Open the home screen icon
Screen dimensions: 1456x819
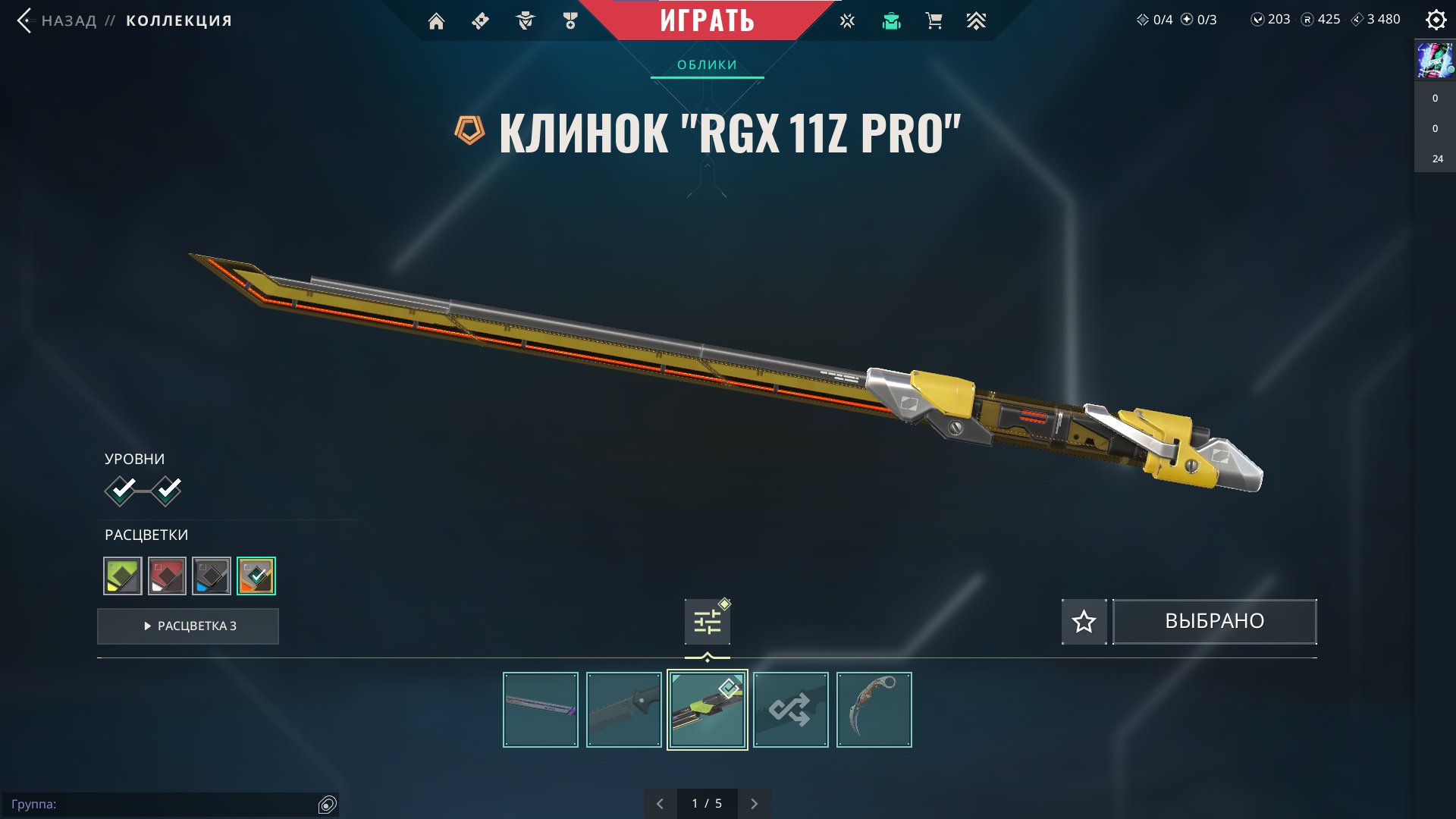436,21
